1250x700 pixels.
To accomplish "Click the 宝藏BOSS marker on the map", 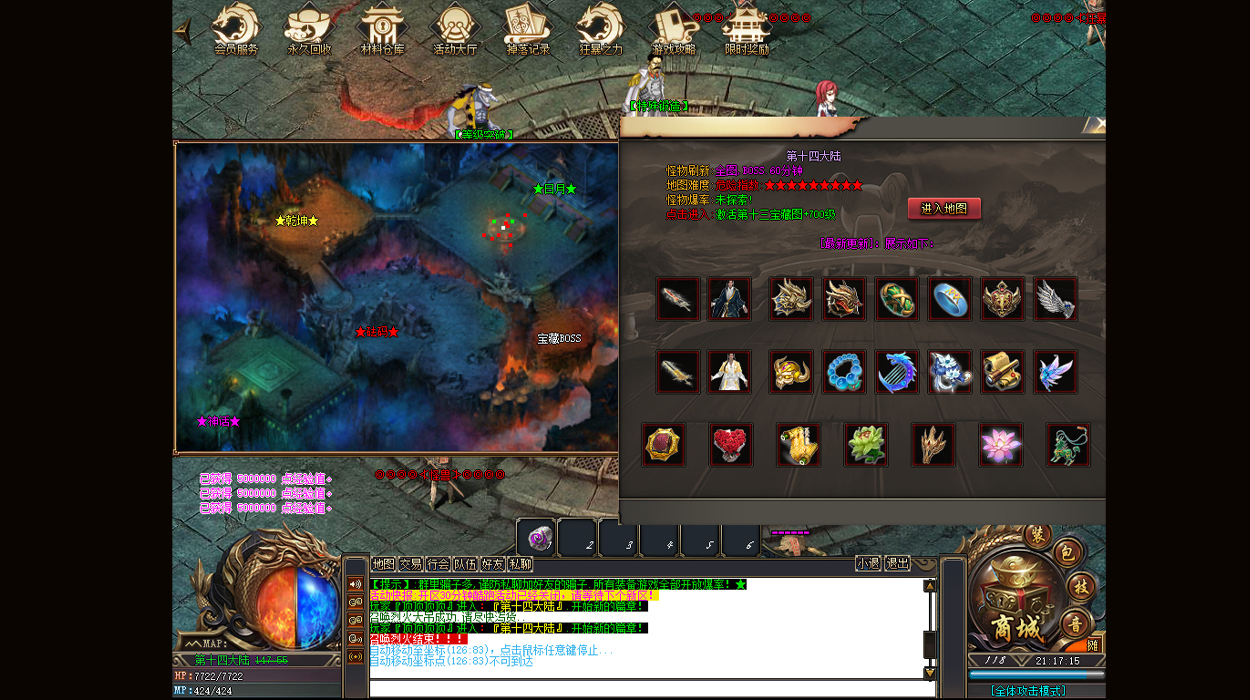I will pyautogui.click(x=559, y=339).
